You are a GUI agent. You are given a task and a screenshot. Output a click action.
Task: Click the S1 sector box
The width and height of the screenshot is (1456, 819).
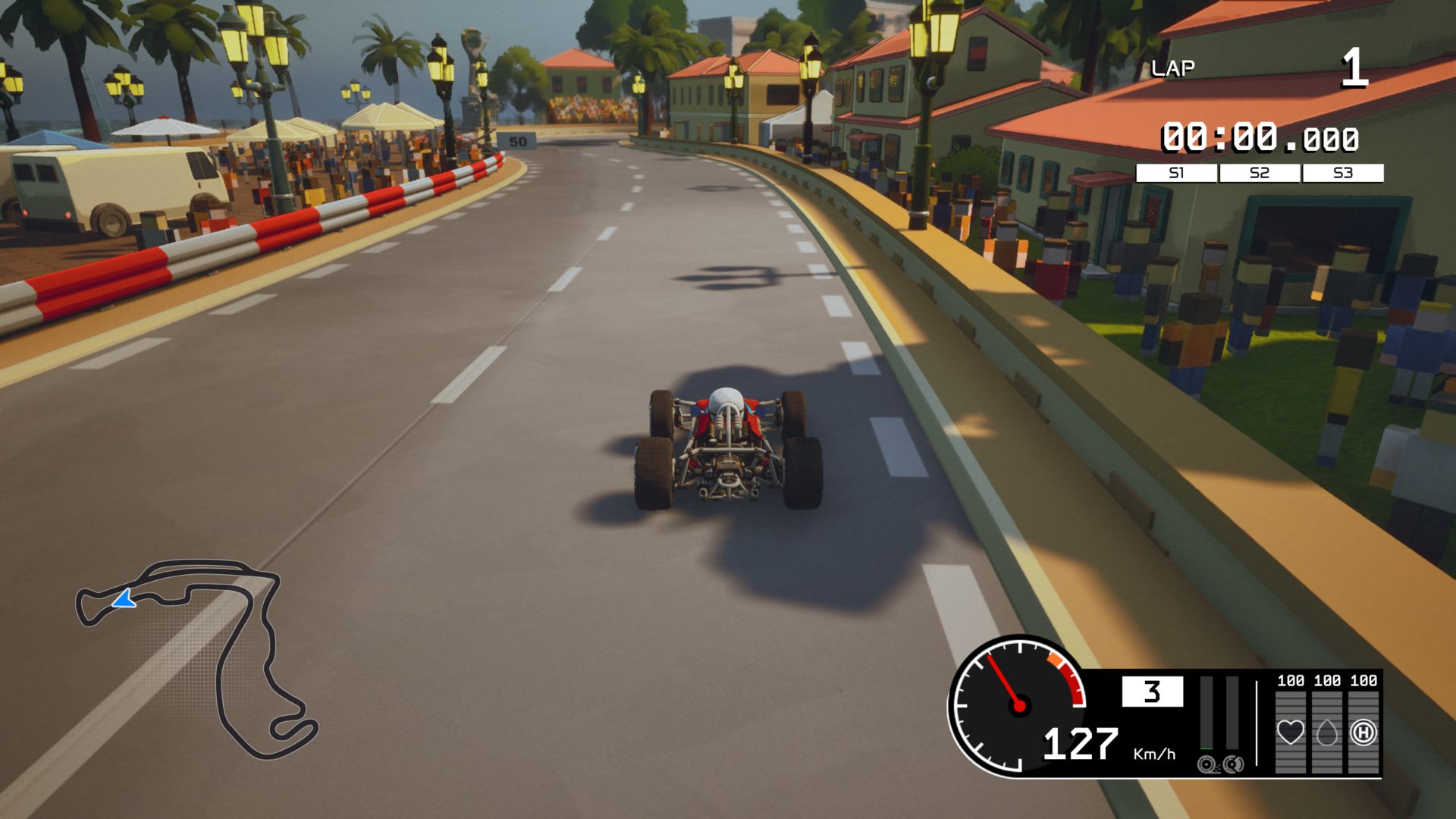coord(1176,173)
